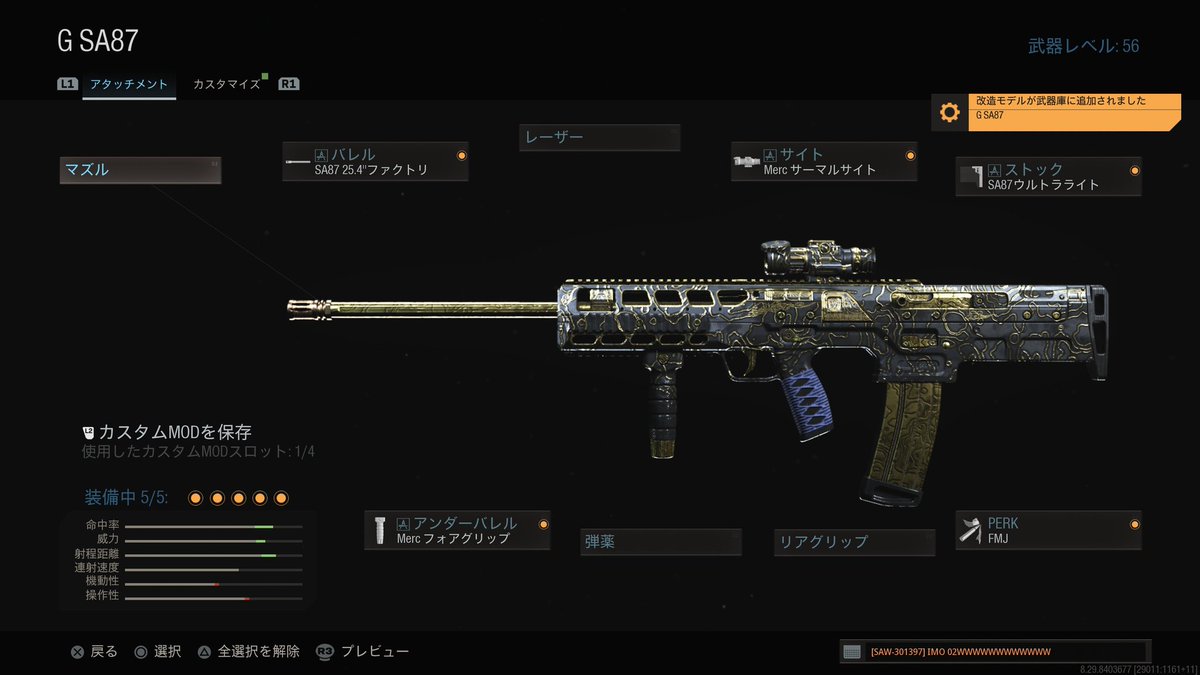Viewport: 1200px width, 675px height.
Task: Select the ストック SA87ウルトラライト slot
Action: [x=1048, y=176]
